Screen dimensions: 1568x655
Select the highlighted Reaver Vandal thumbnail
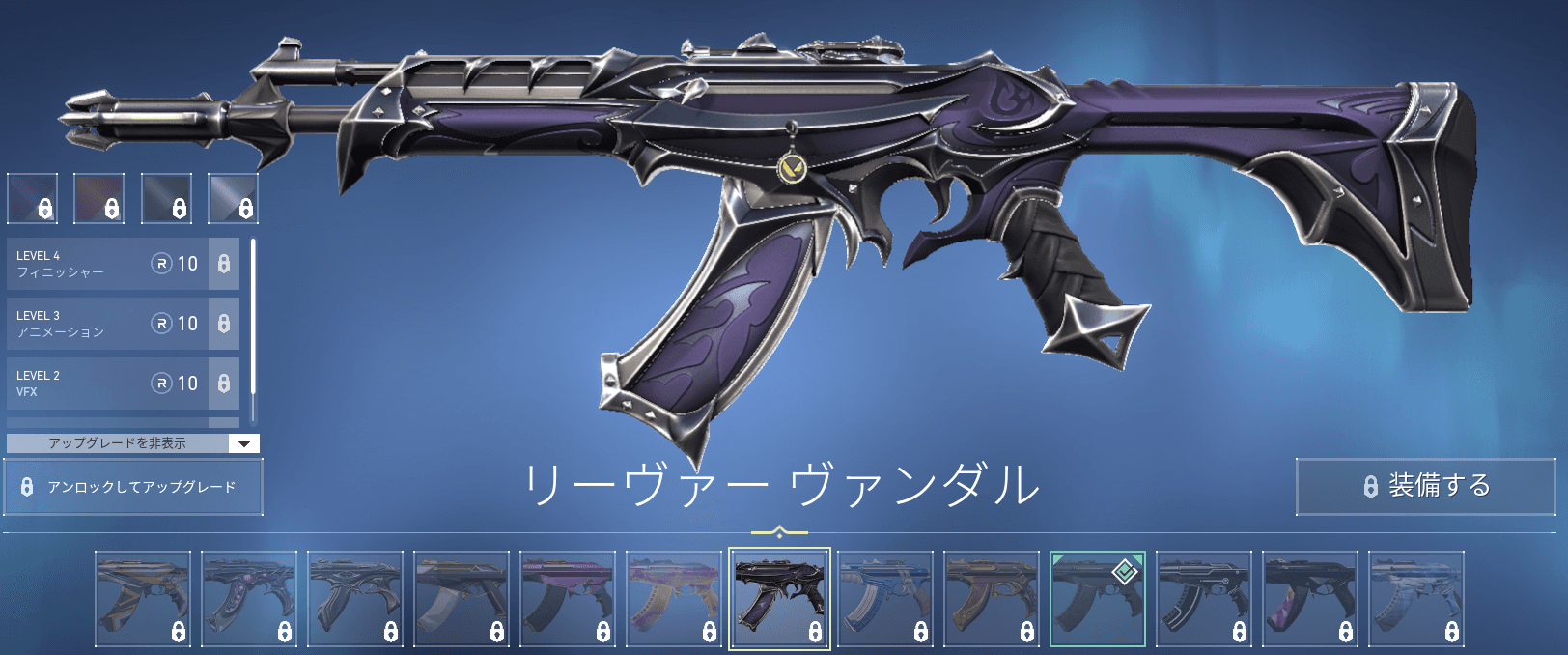pos(779,598)
